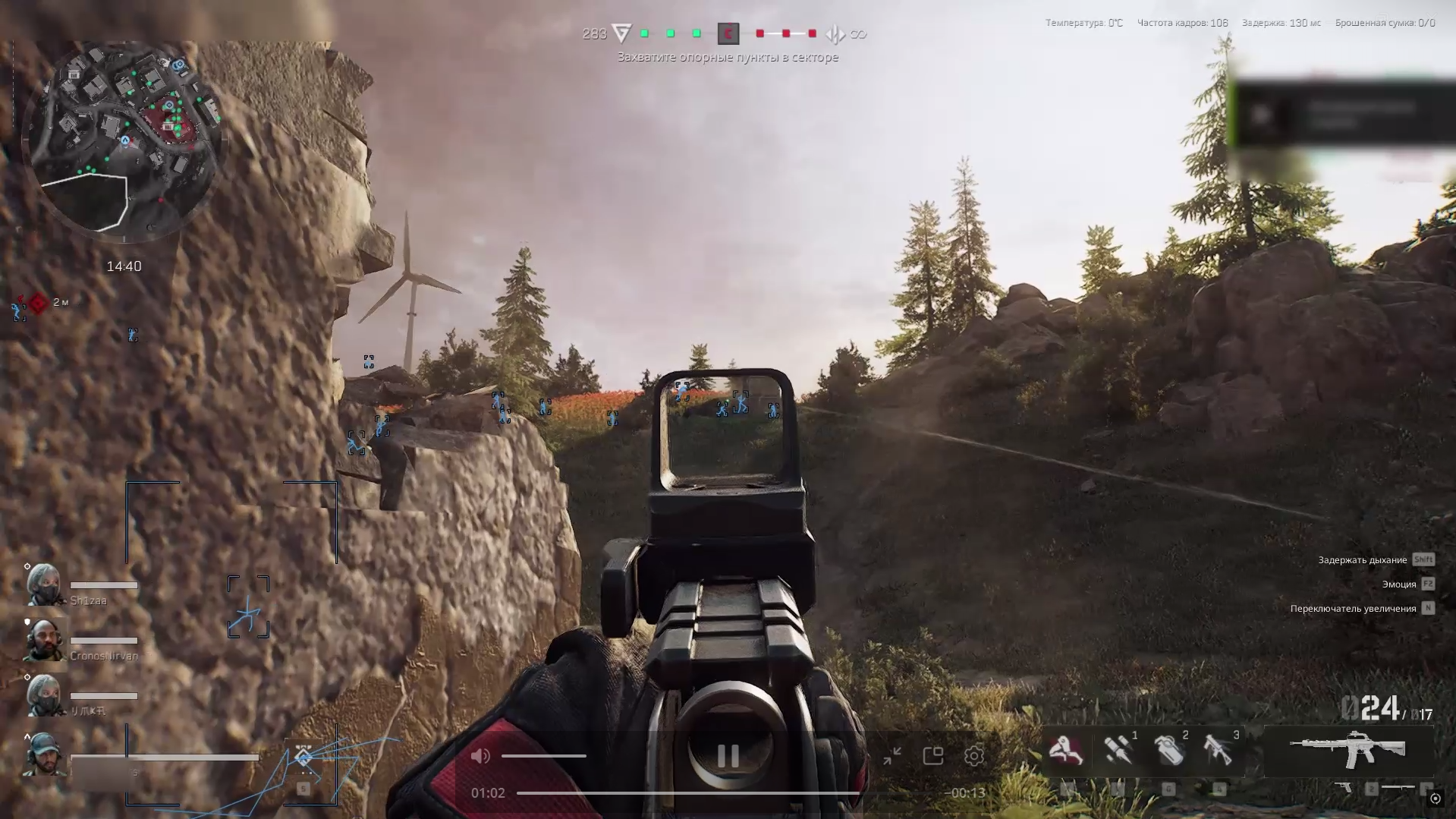Select the grenade in slot 2

coord(1168,751)
